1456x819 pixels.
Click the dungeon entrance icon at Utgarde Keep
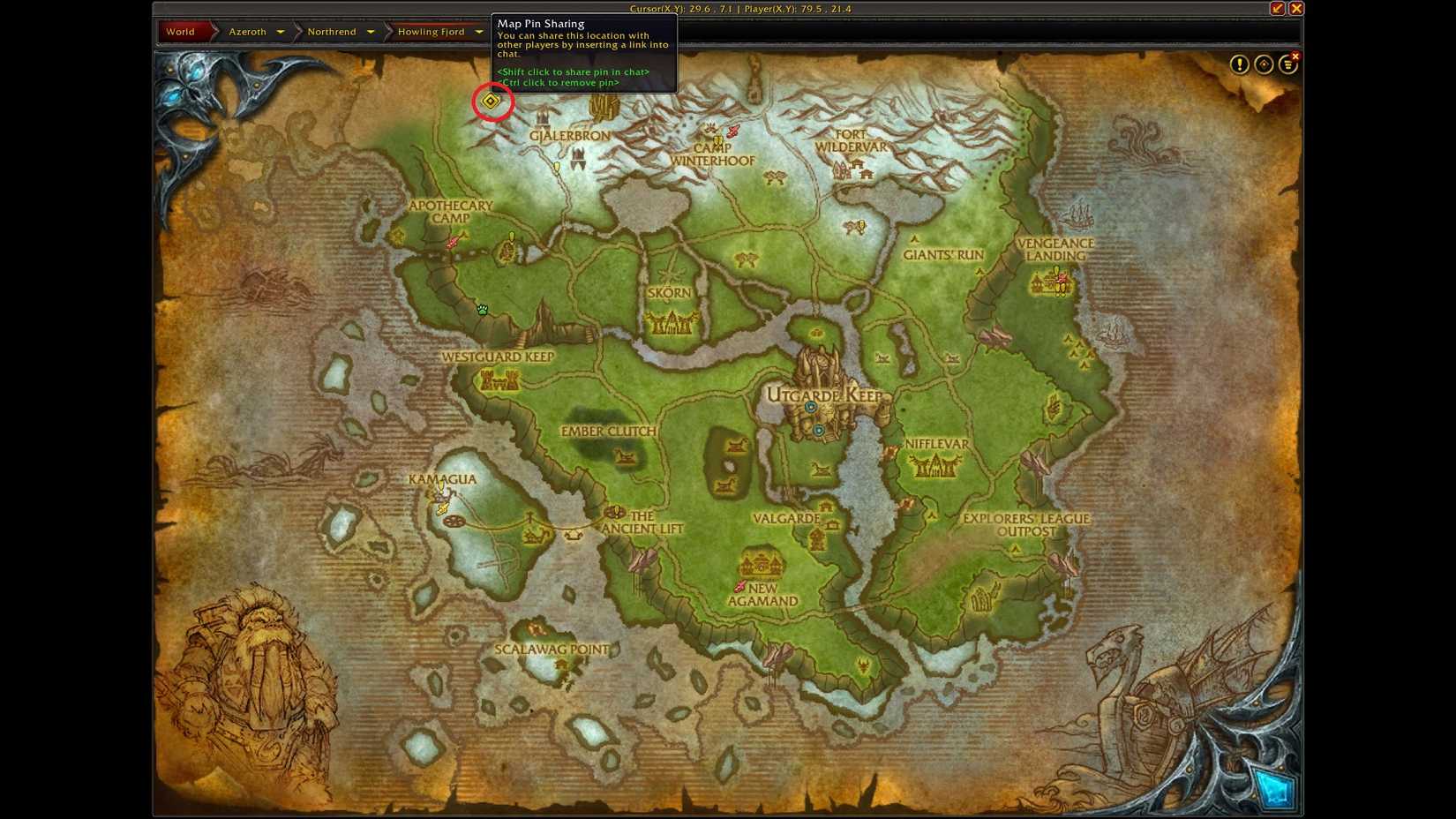[813, 407]
